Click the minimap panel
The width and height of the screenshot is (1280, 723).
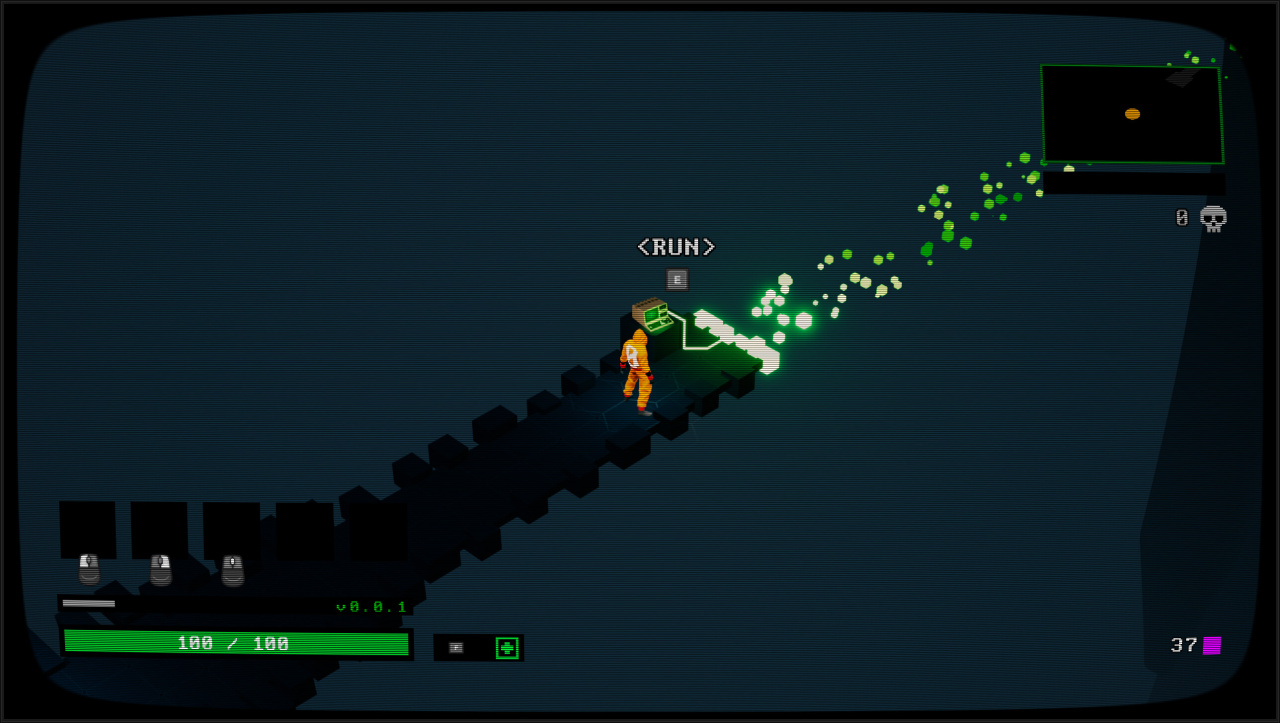(x=1131, y=114)
